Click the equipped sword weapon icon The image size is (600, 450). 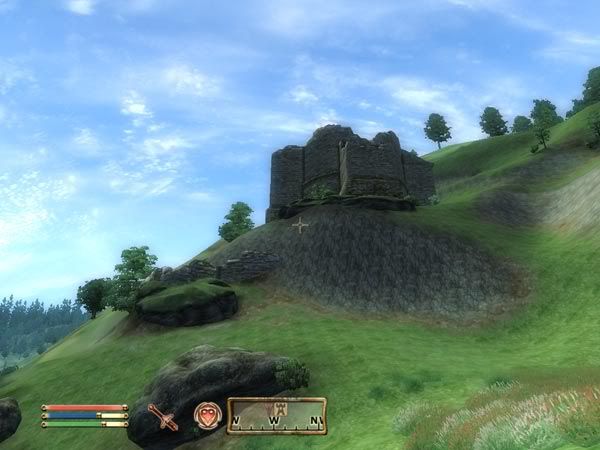[x=162, y=416]
